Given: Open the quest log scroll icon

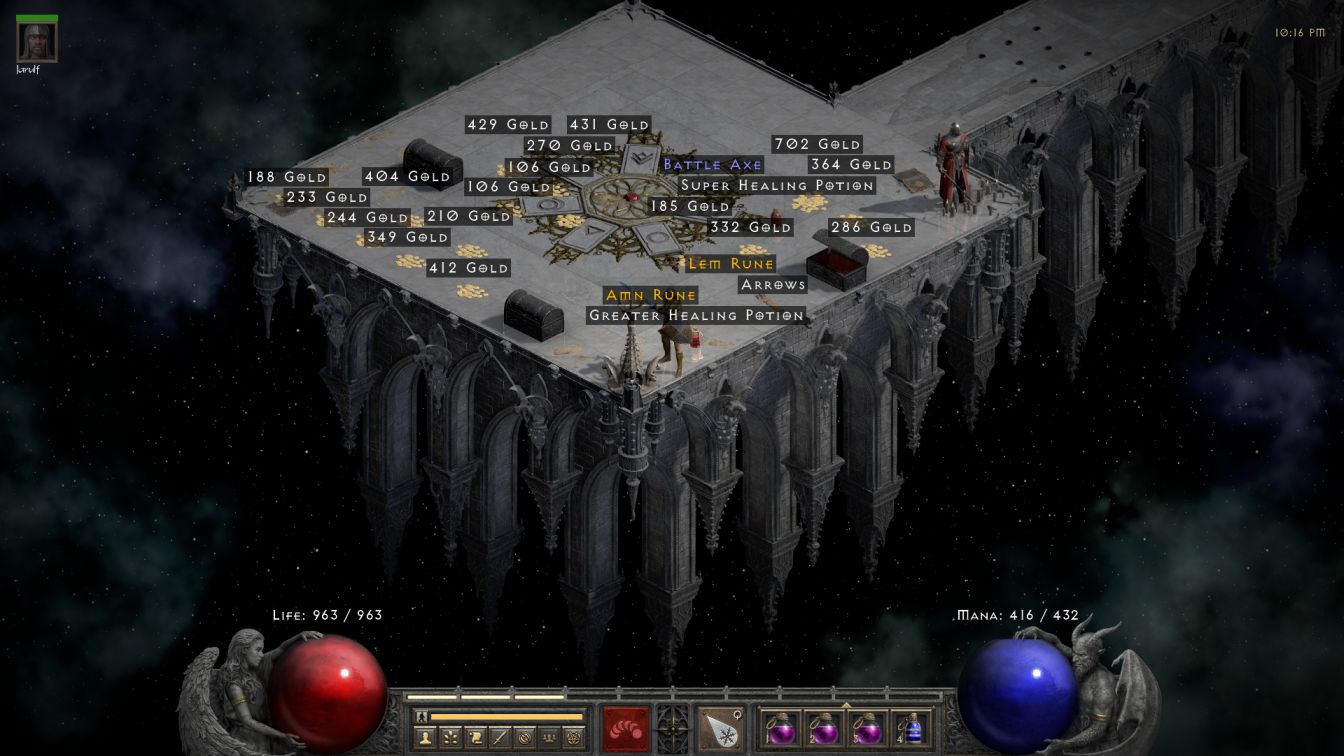Looking at the screenshot, I should point(475,737).
